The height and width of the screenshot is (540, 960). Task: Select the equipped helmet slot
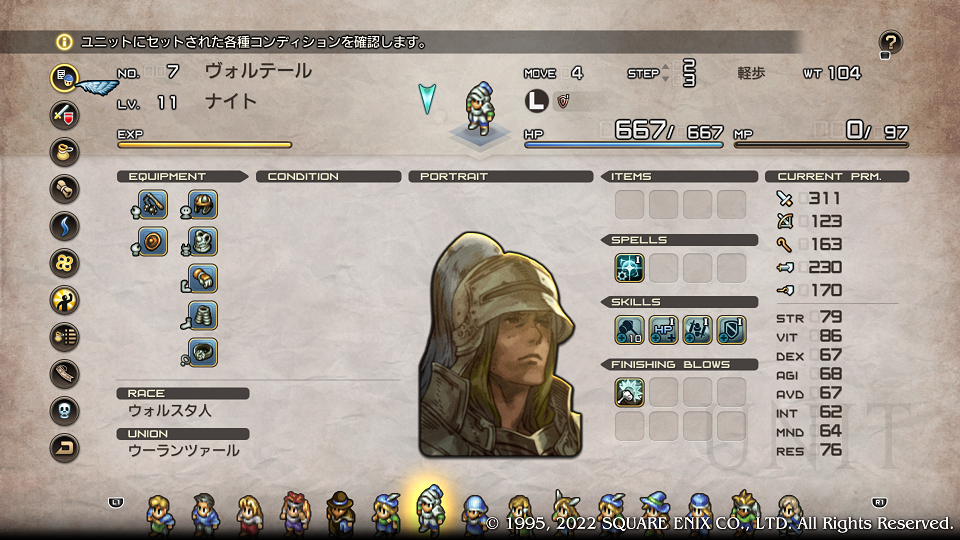pyautogui.click(x=202, y=205)
